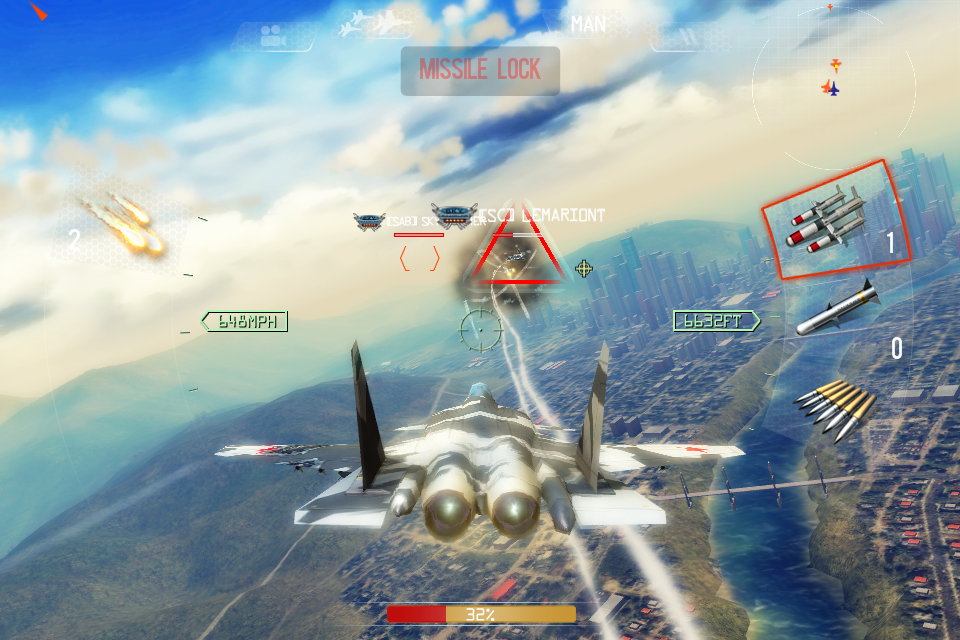Activate the MAN maneuver button
This screenshot has width=960, height=640.
(588, 23)
